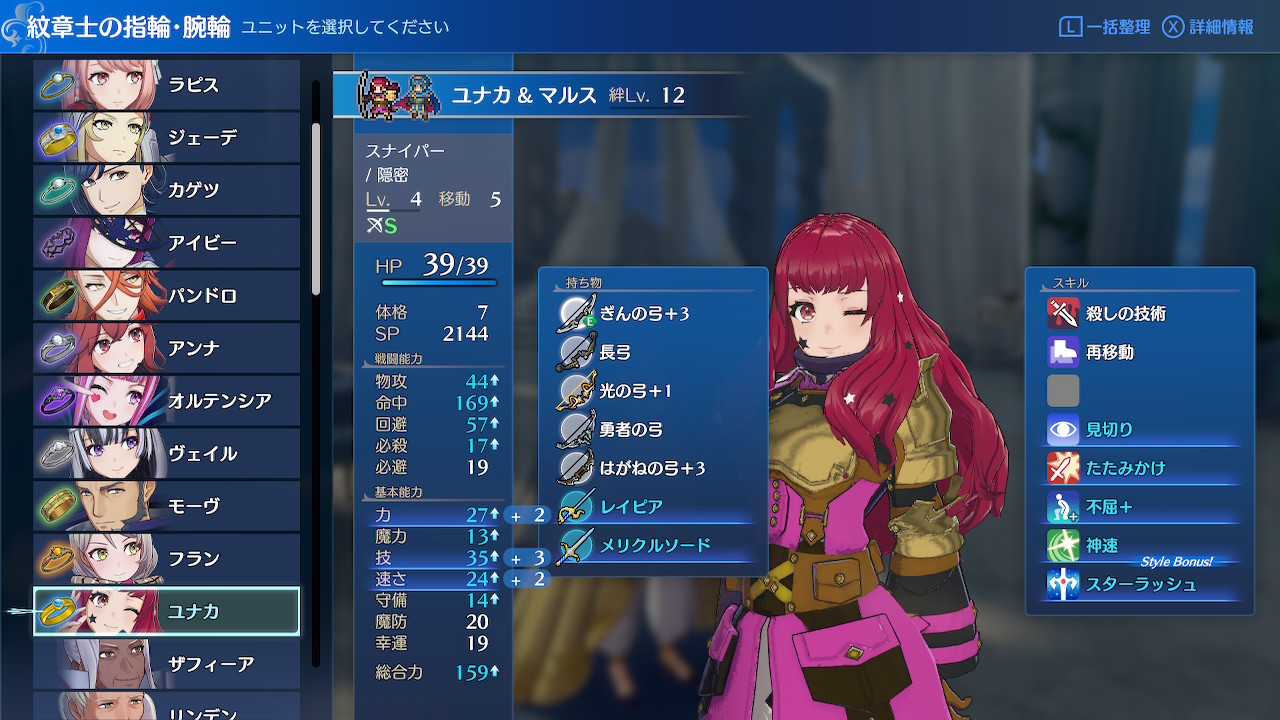Select the 光の弓+1 weapon
The width and height of the screenshot is (1280, 720).
636,391
